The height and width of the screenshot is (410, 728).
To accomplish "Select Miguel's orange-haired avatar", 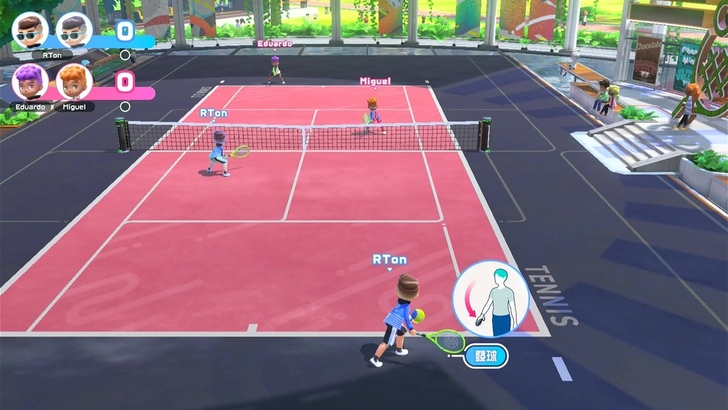I will tap(74, 80).
